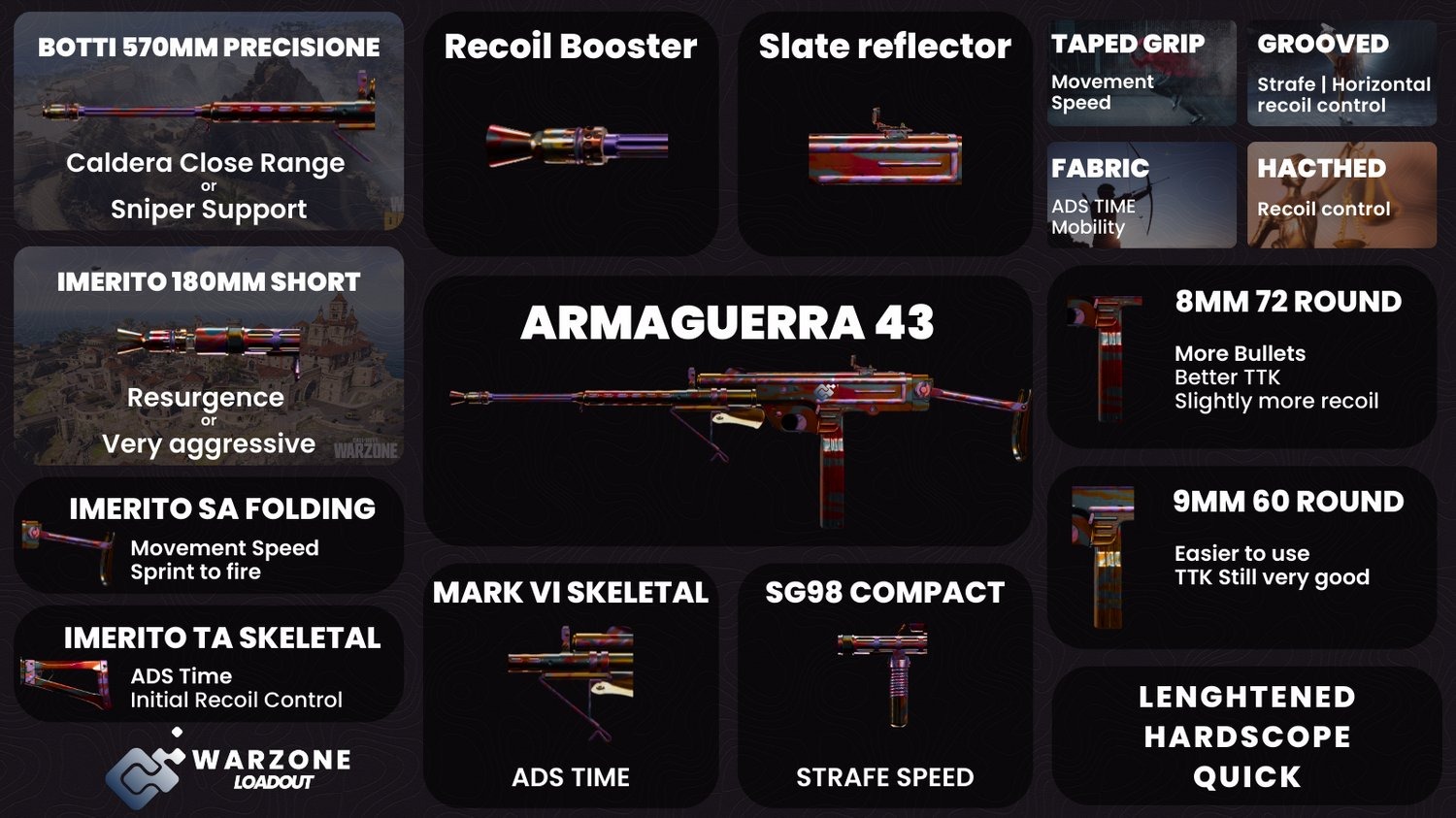Image resolution: width=1456 pixels, height=818 pixels.
Task: Select the 8mm 72 Round magazine
Action: pyautogui.click(x=1241, y=357)
